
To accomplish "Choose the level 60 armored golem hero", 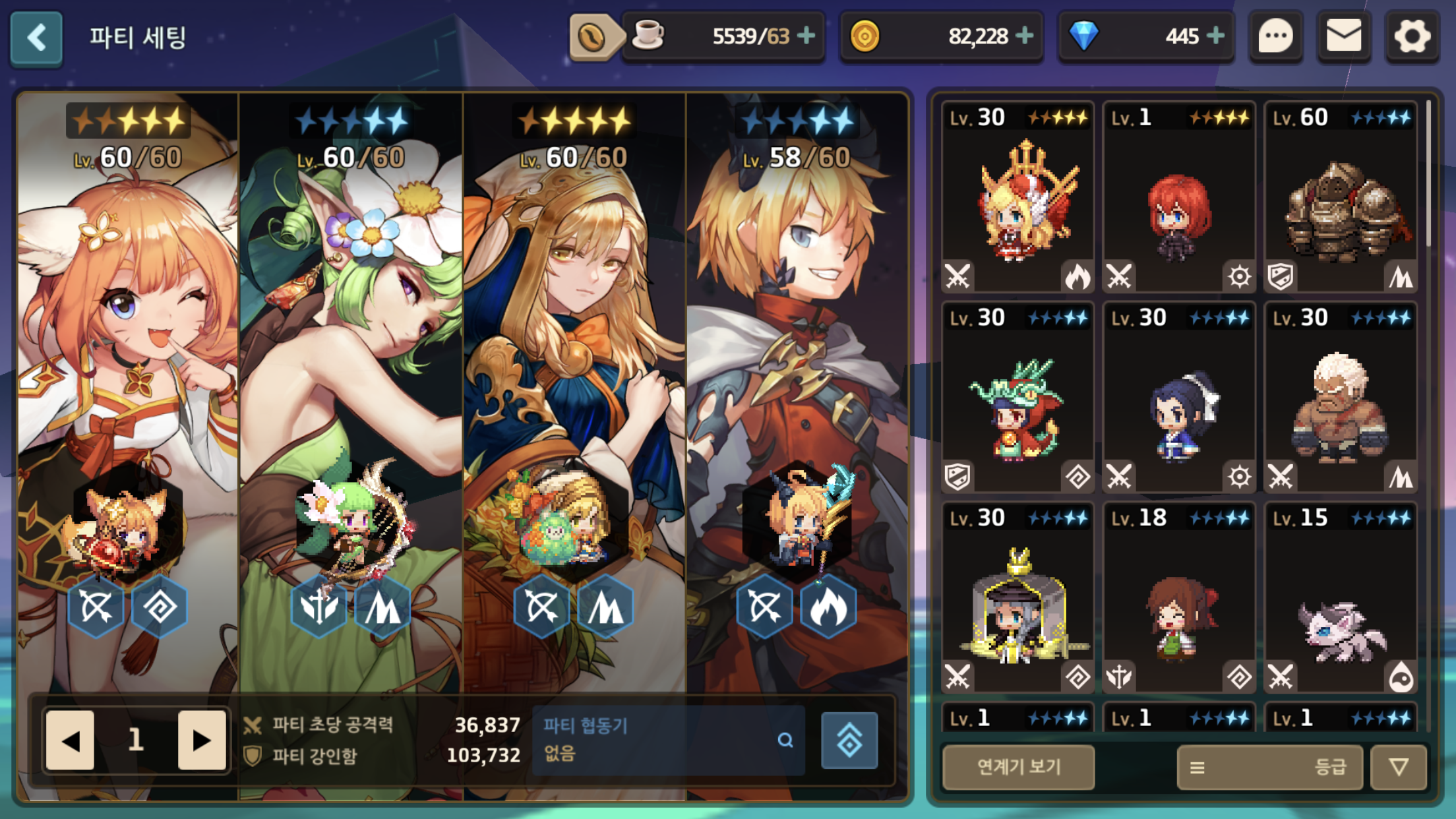I will 1340,198.
